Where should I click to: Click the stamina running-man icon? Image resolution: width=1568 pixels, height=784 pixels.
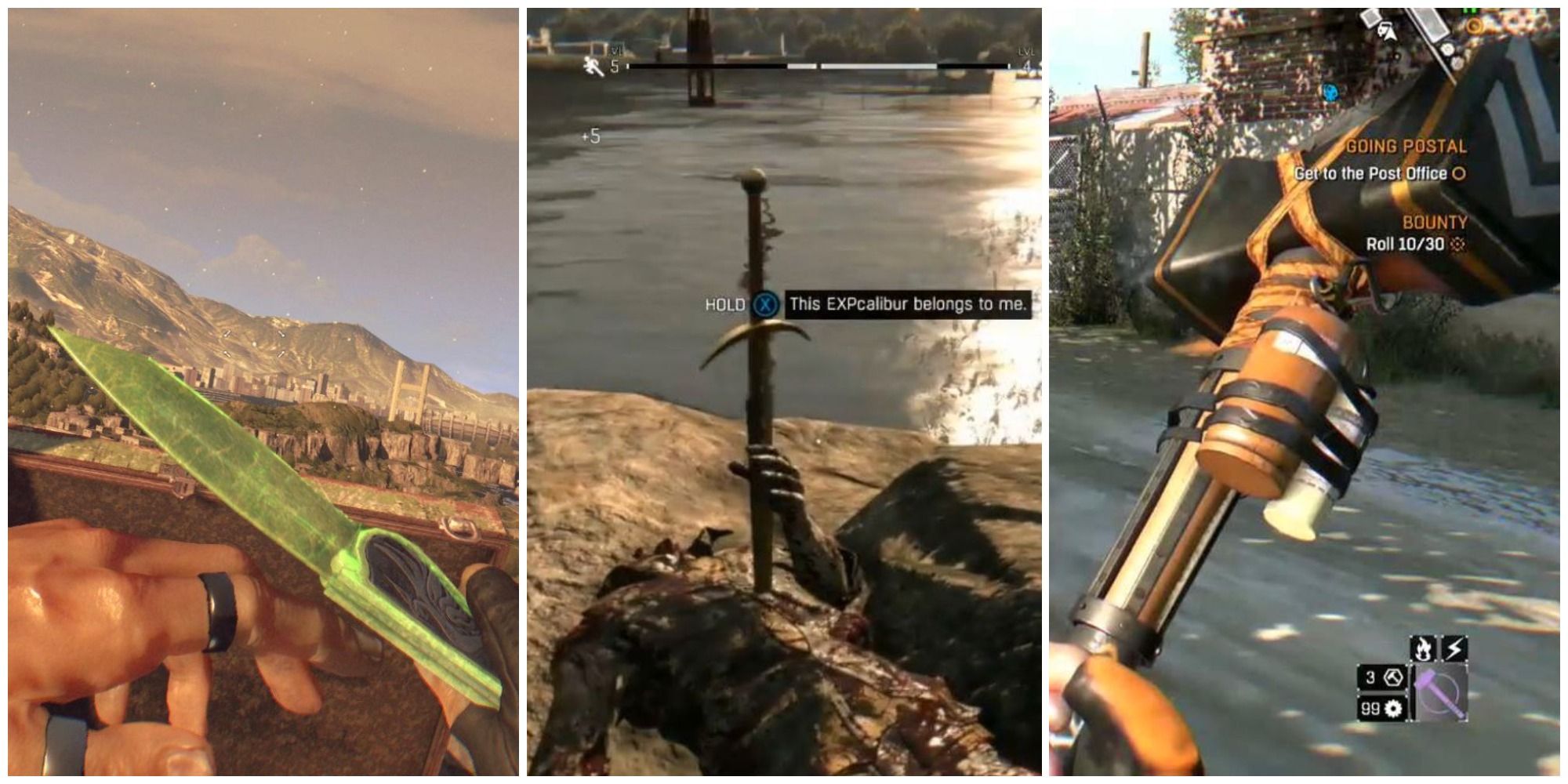[593, 65]
